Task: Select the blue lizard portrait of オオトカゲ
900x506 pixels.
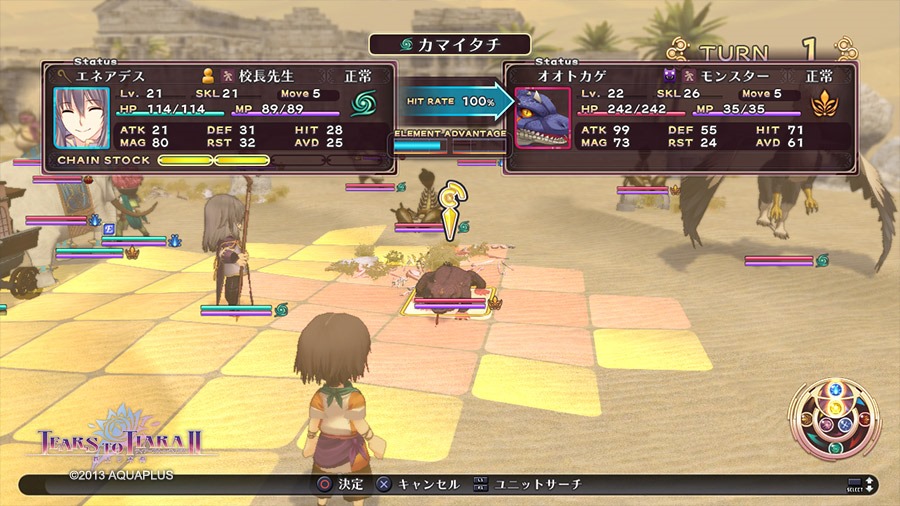Action: (x=542, y=118)
